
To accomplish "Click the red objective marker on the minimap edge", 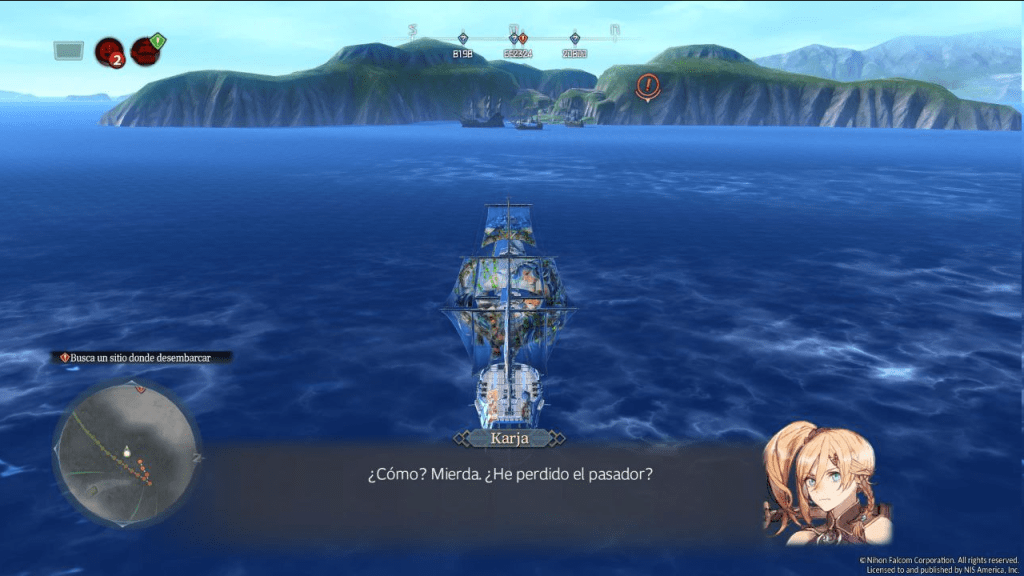I will pyautogui.click(x=140, y=388).
